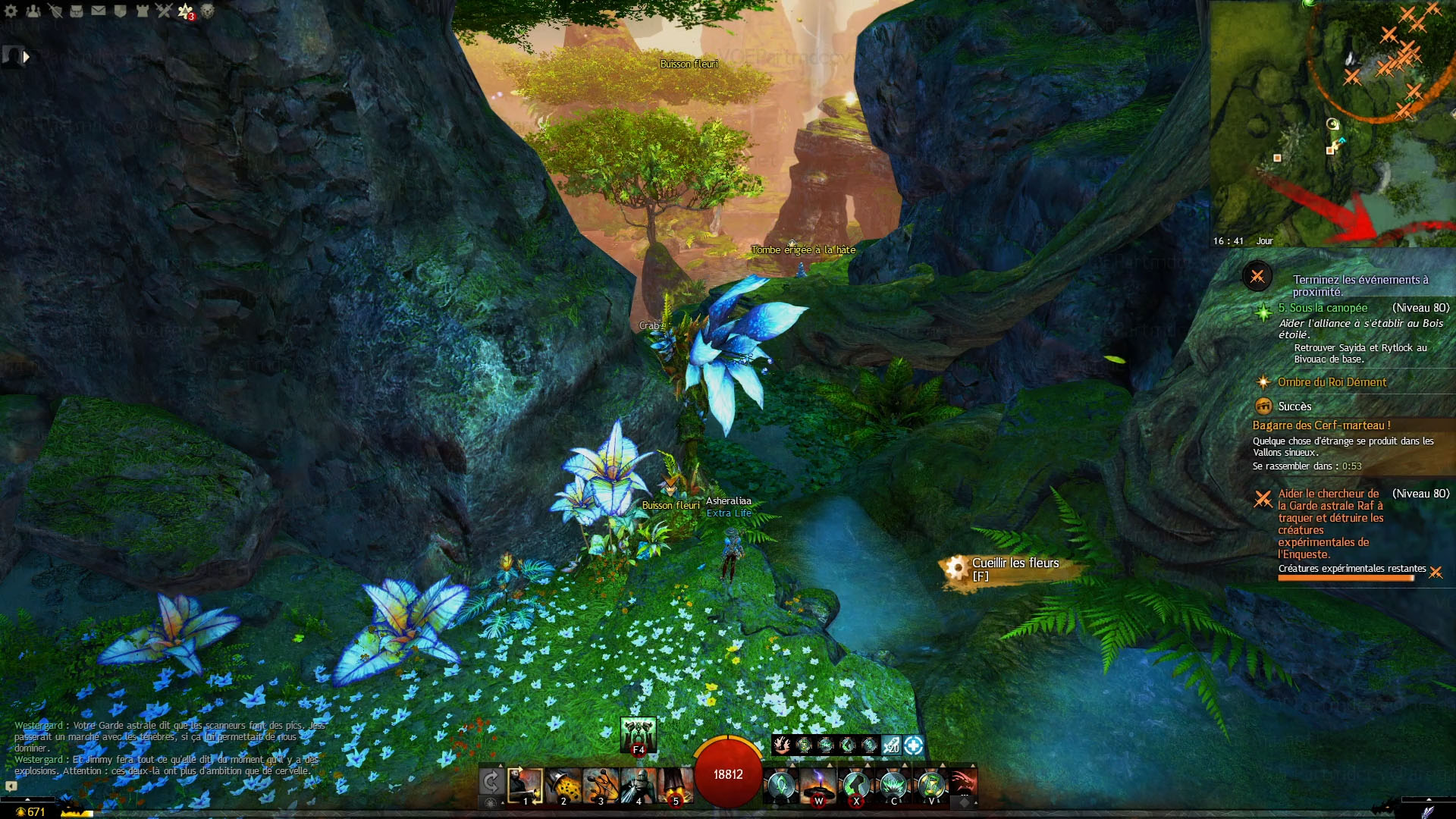Open the World vs World castle icon
The width and height of the screenshot is (1456, 819).
coord(142,11)
